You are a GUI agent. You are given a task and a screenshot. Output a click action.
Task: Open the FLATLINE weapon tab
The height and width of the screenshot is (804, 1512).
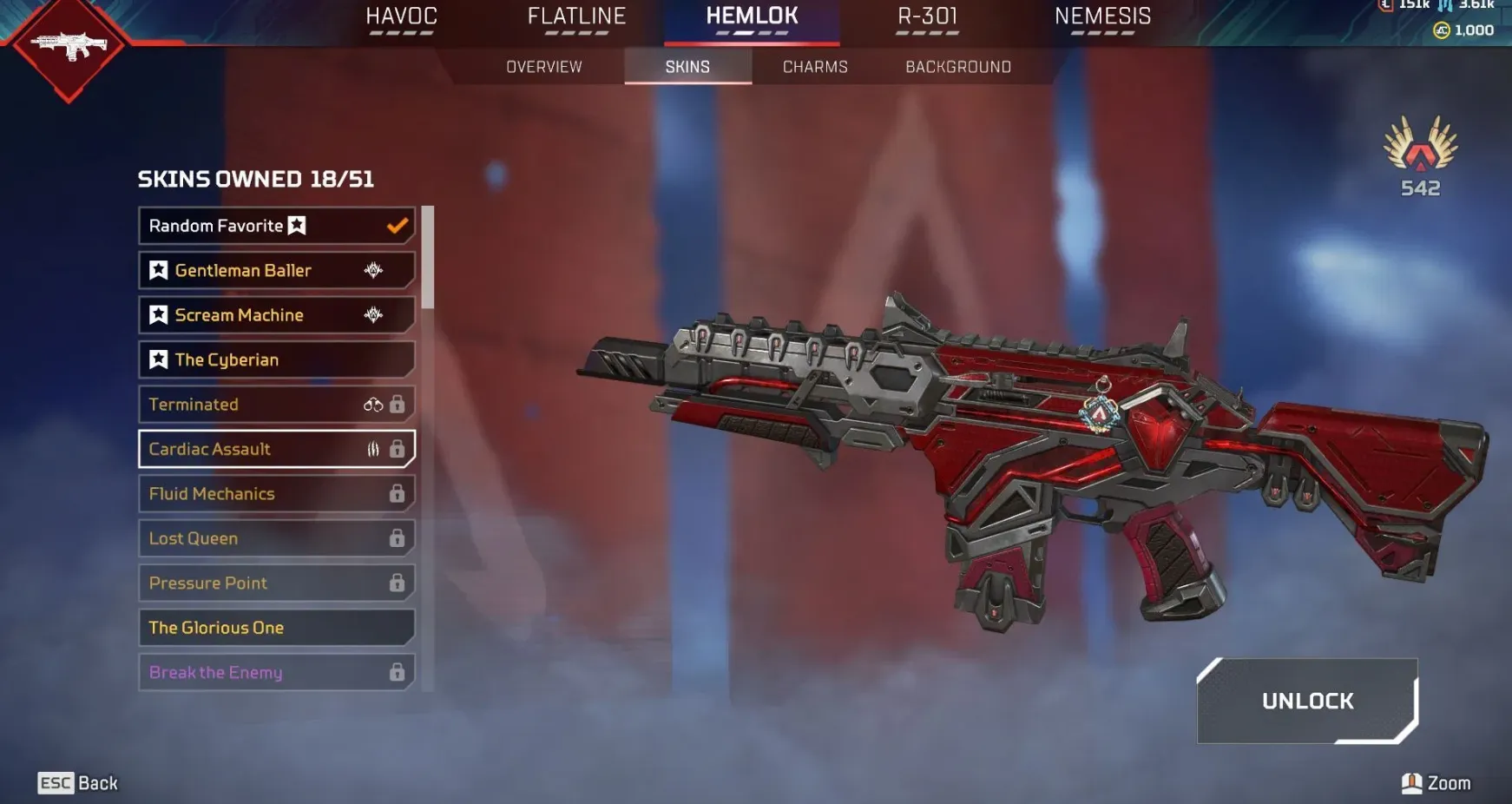coord(576,16)
